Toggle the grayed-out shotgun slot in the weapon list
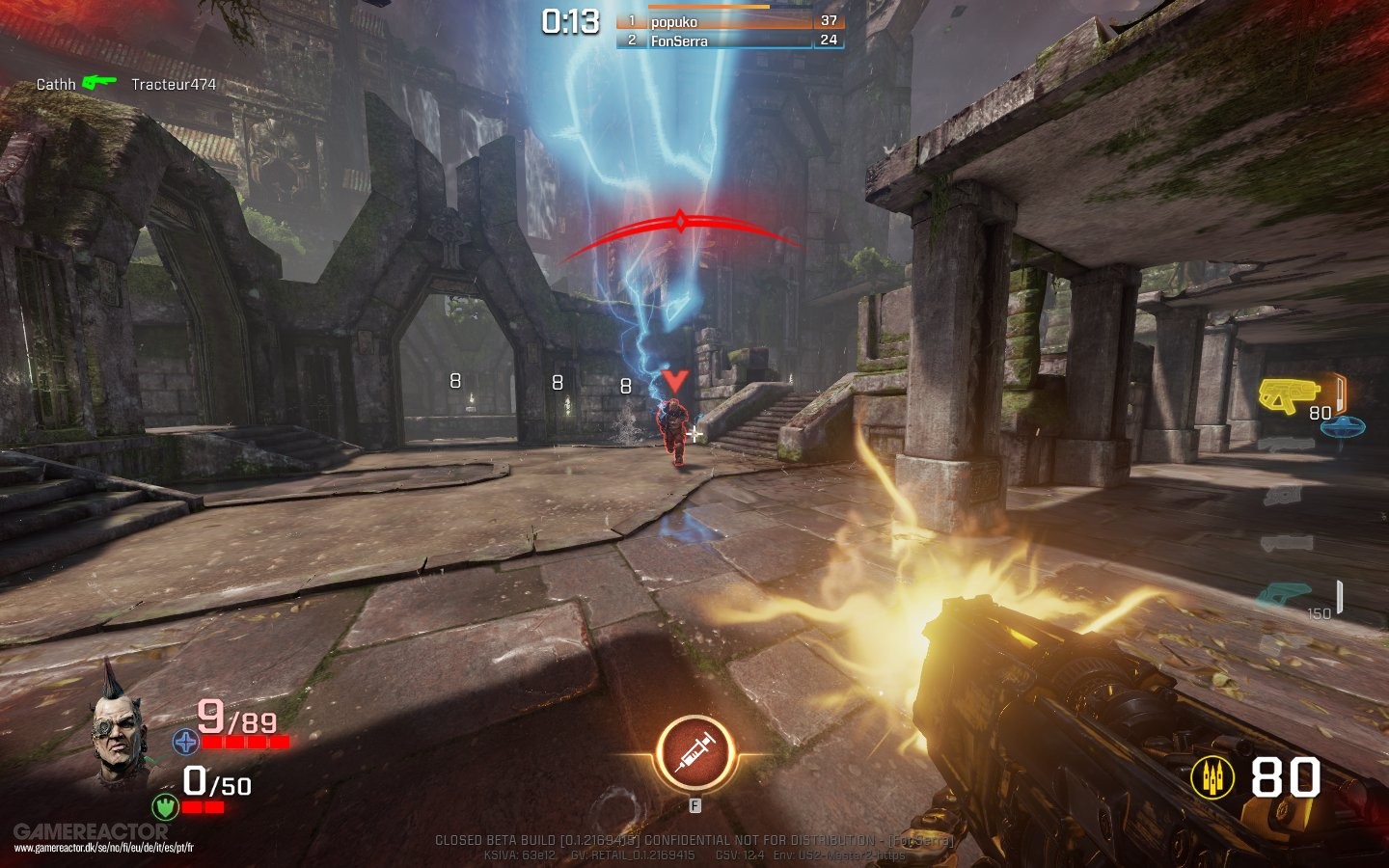Screen dimensions: 1389x868 click(1285, 442)
